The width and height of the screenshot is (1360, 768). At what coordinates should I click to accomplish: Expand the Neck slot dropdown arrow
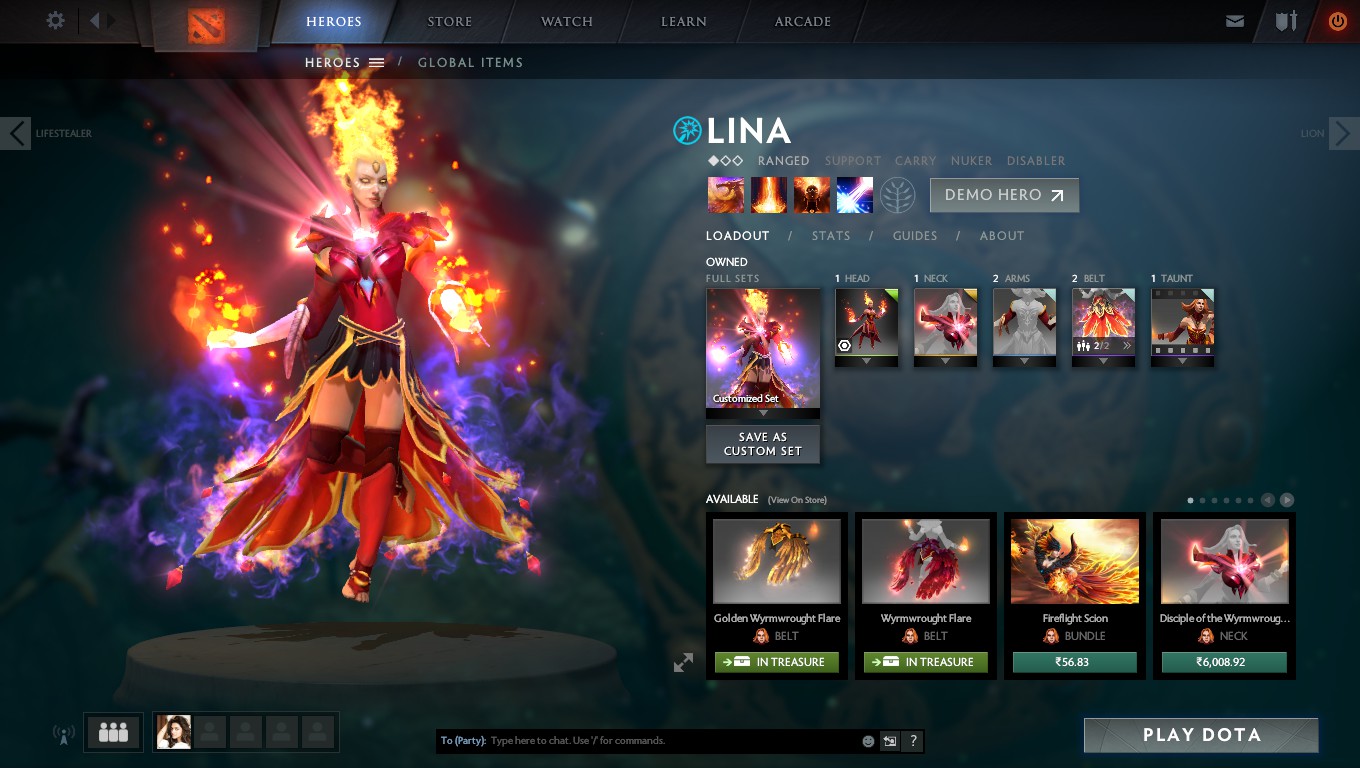coord(945,361)
